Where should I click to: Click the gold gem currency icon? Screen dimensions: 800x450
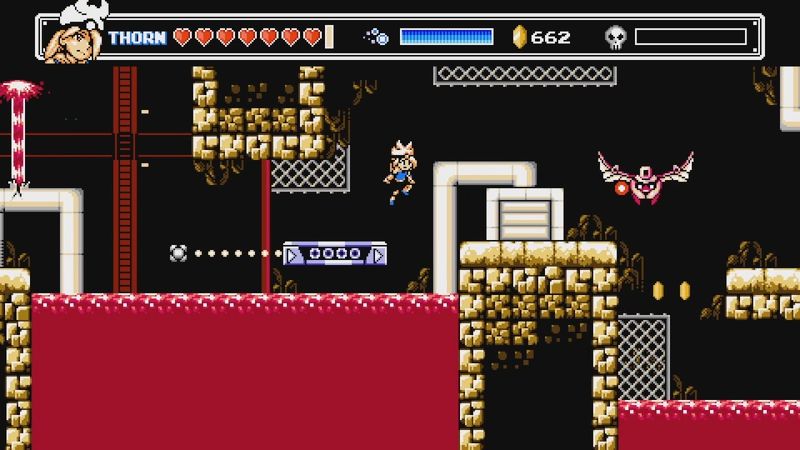(x=518, y=37)
